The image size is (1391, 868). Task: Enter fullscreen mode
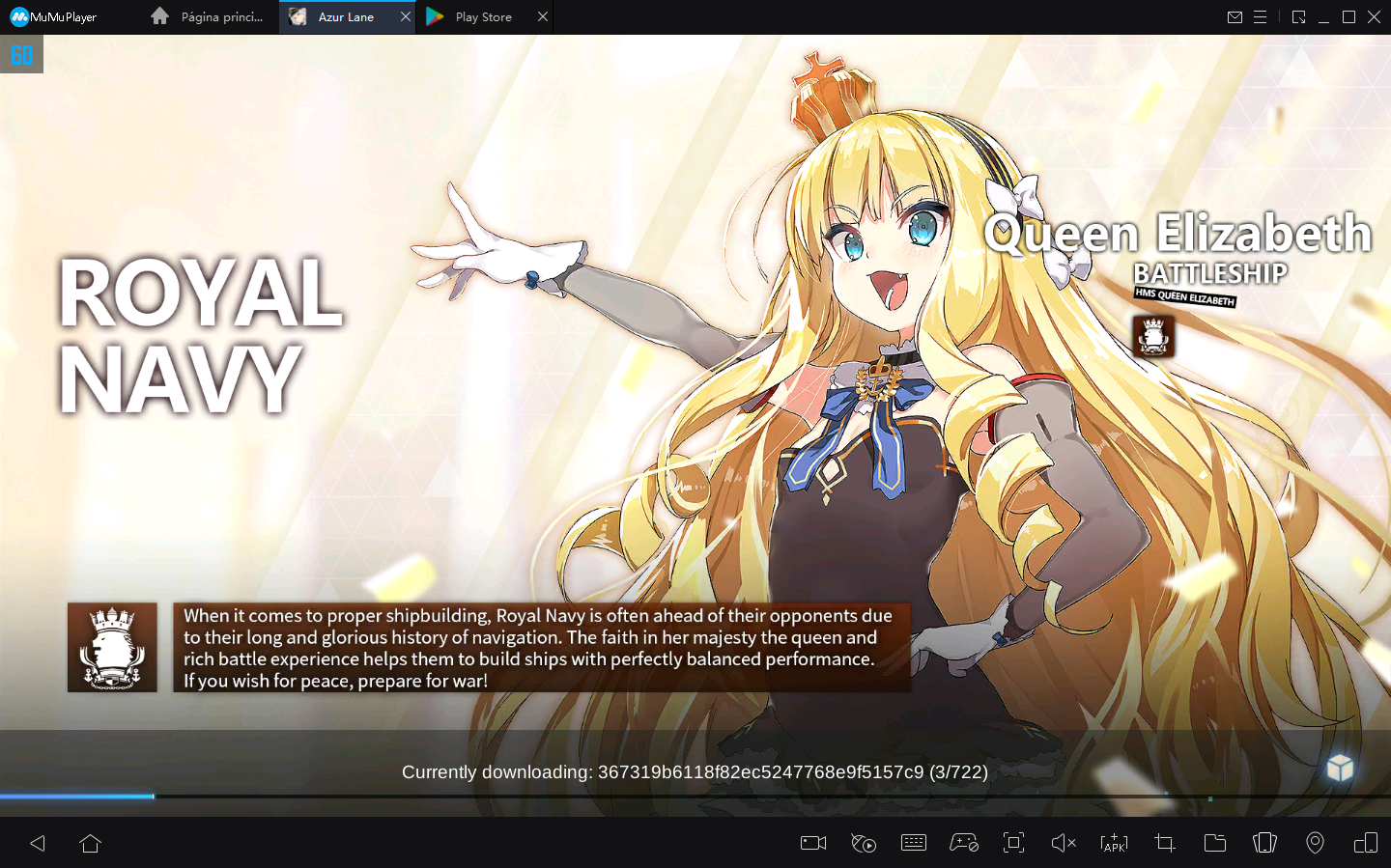(x=1013, y=843)
